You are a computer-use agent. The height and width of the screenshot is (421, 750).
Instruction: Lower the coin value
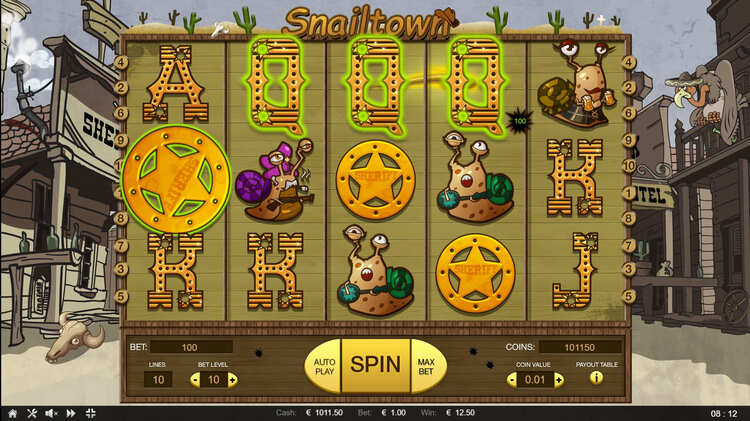tap(511, 380)
